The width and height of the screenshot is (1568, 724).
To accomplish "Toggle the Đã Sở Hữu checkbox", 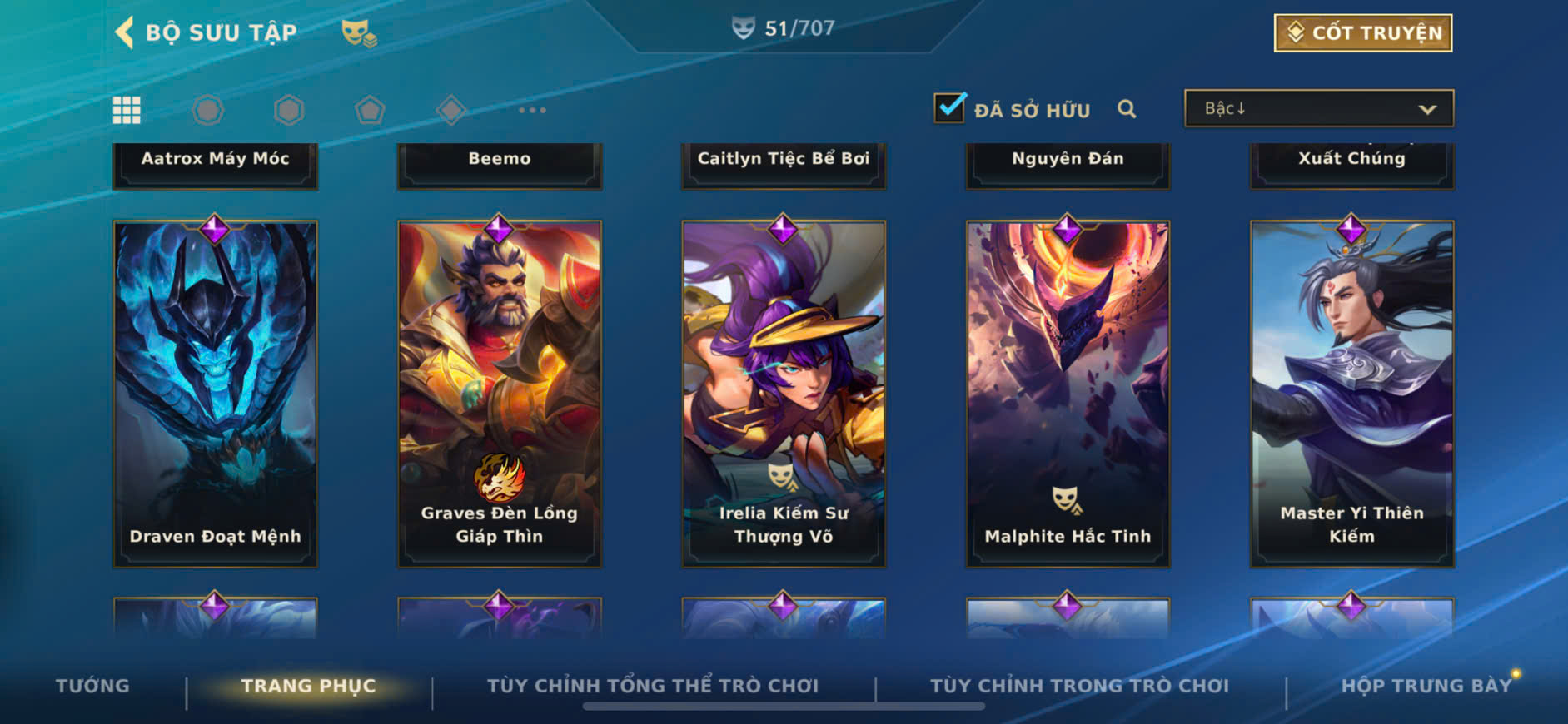I will coord(949,108).
